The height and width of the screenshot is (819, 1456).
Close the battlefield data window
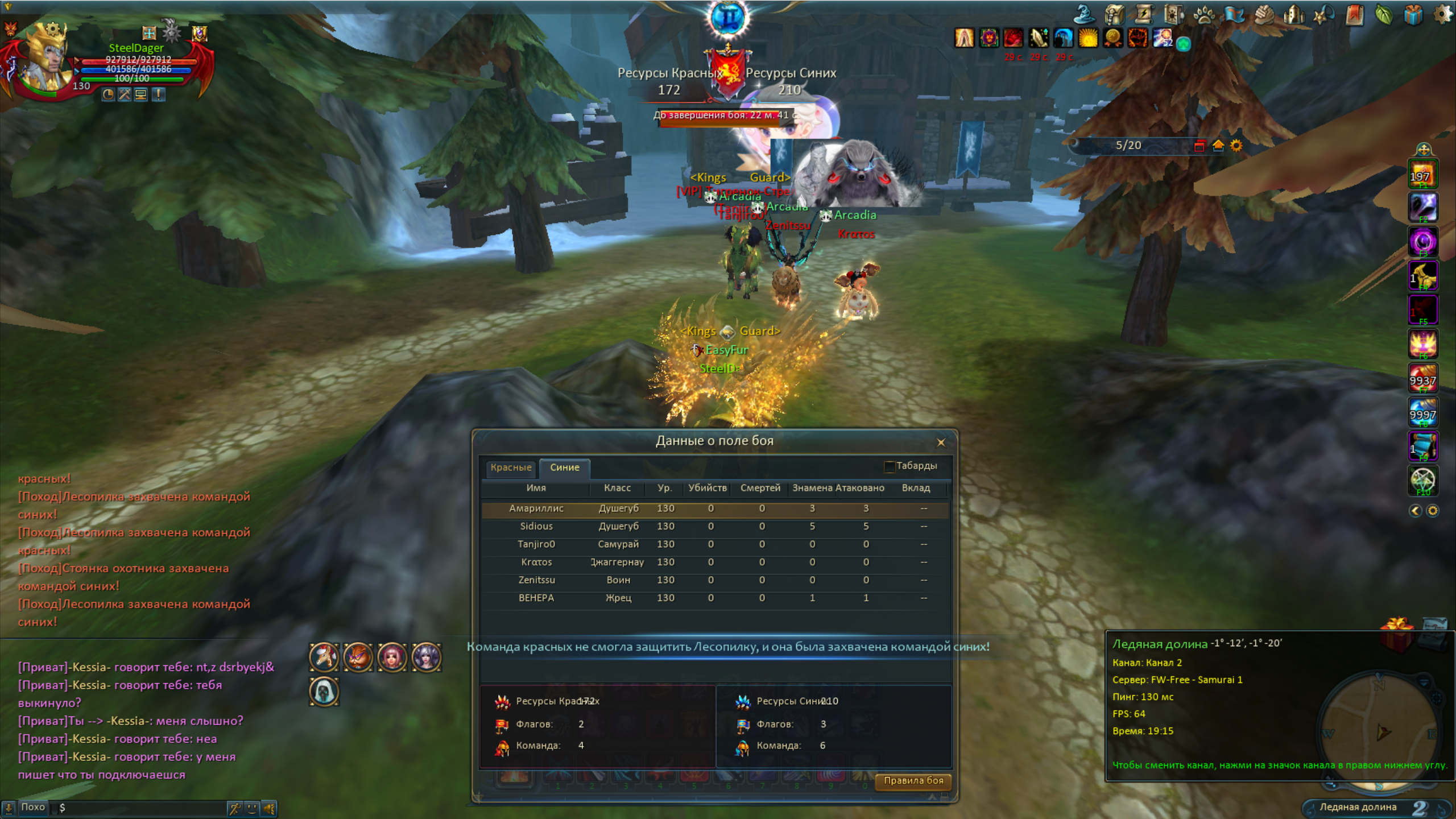coord(941,442)
